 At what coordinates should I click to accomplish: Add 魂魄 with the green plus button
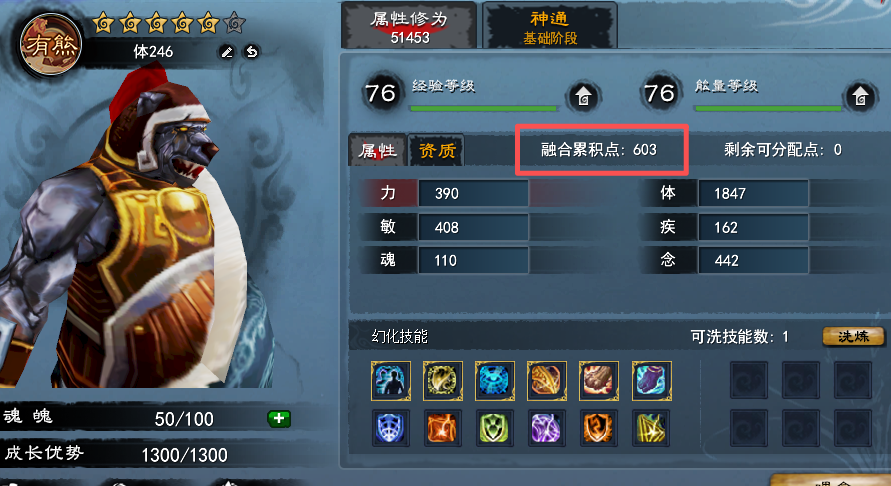tap(279, 418)
